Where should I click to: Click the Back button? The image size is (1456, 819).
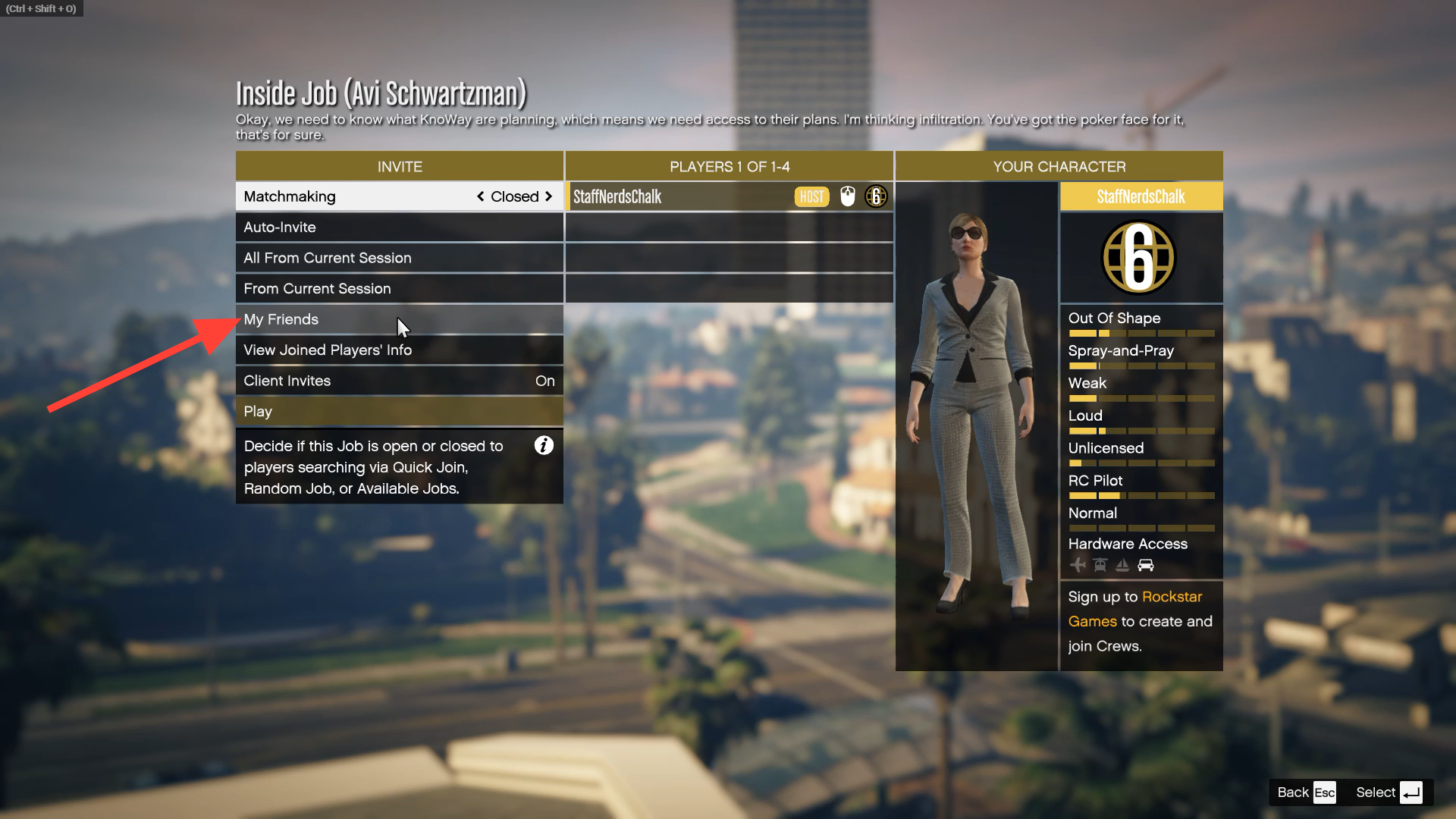coord(1306,792)
